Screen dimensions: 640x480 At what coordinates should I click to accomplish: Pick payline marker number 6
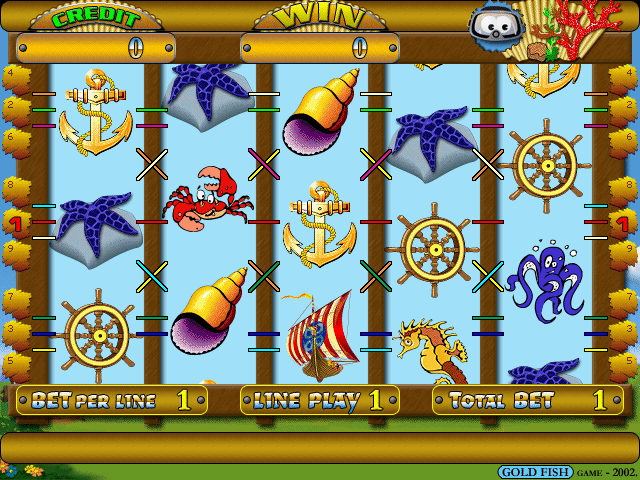pyautogui.click(x=11, y=136)
